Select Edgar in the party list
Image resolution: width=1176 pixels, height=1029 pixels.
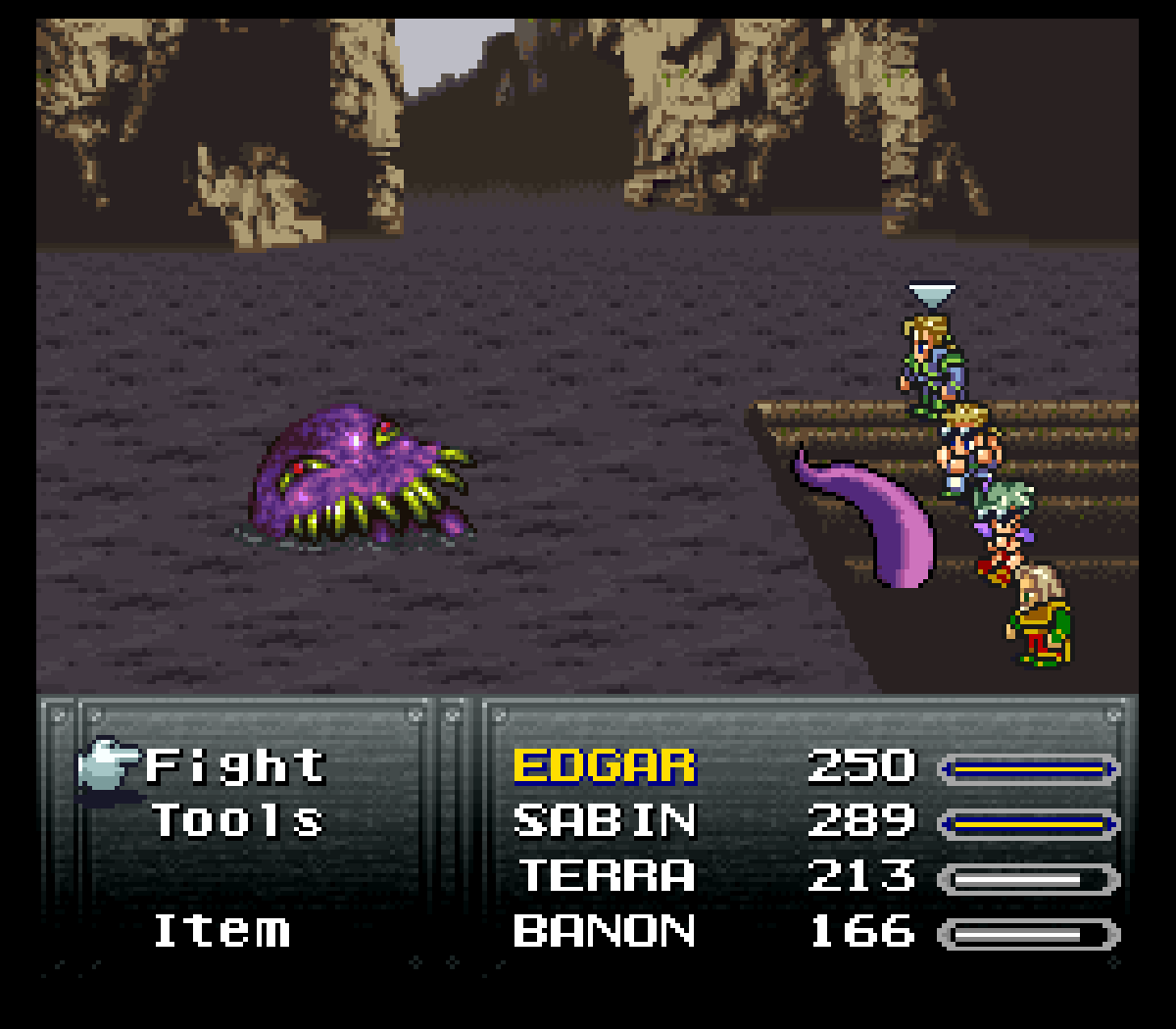click(605, 766)
